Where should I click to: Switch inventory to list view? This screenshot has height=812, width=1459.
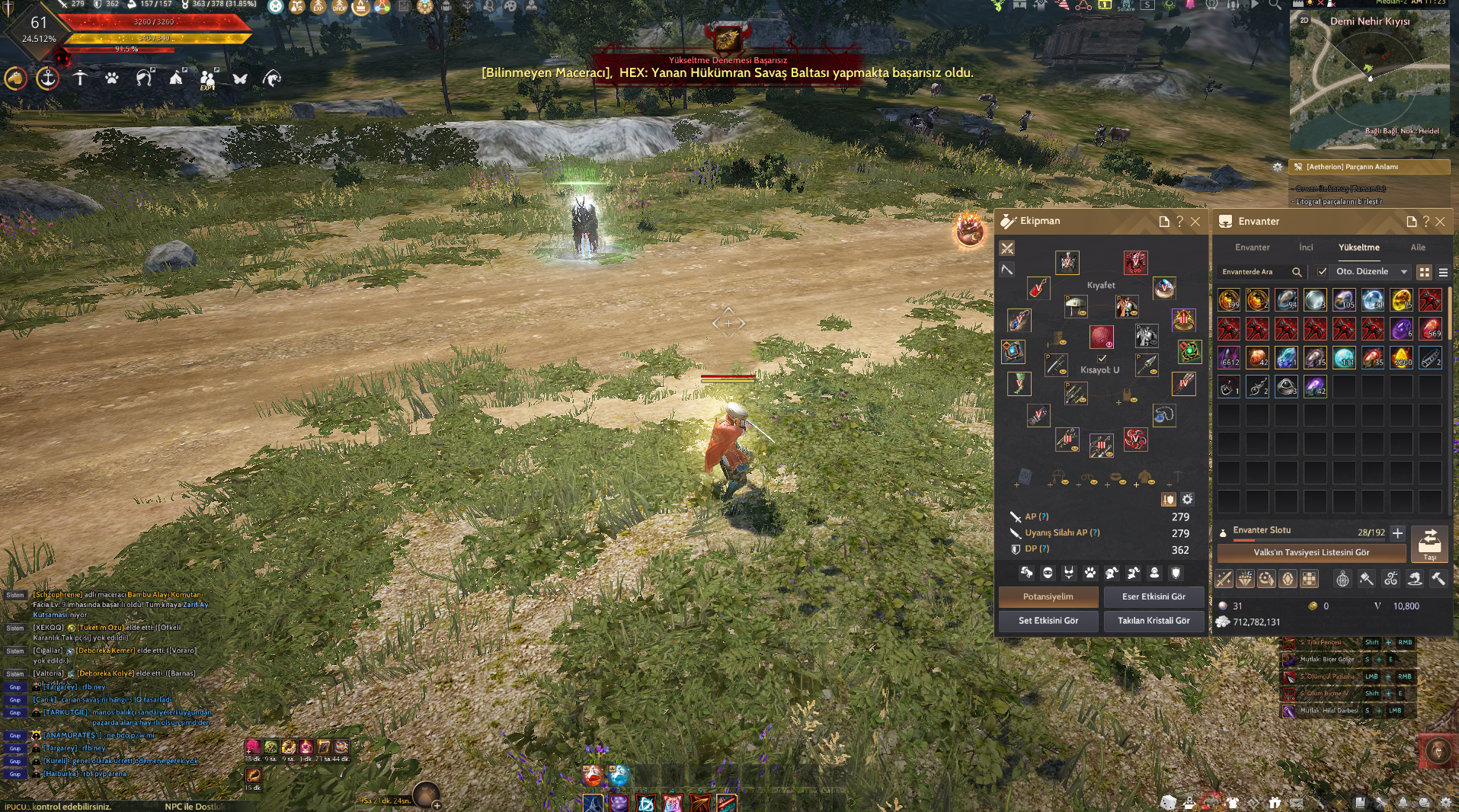click(1443, 272)
